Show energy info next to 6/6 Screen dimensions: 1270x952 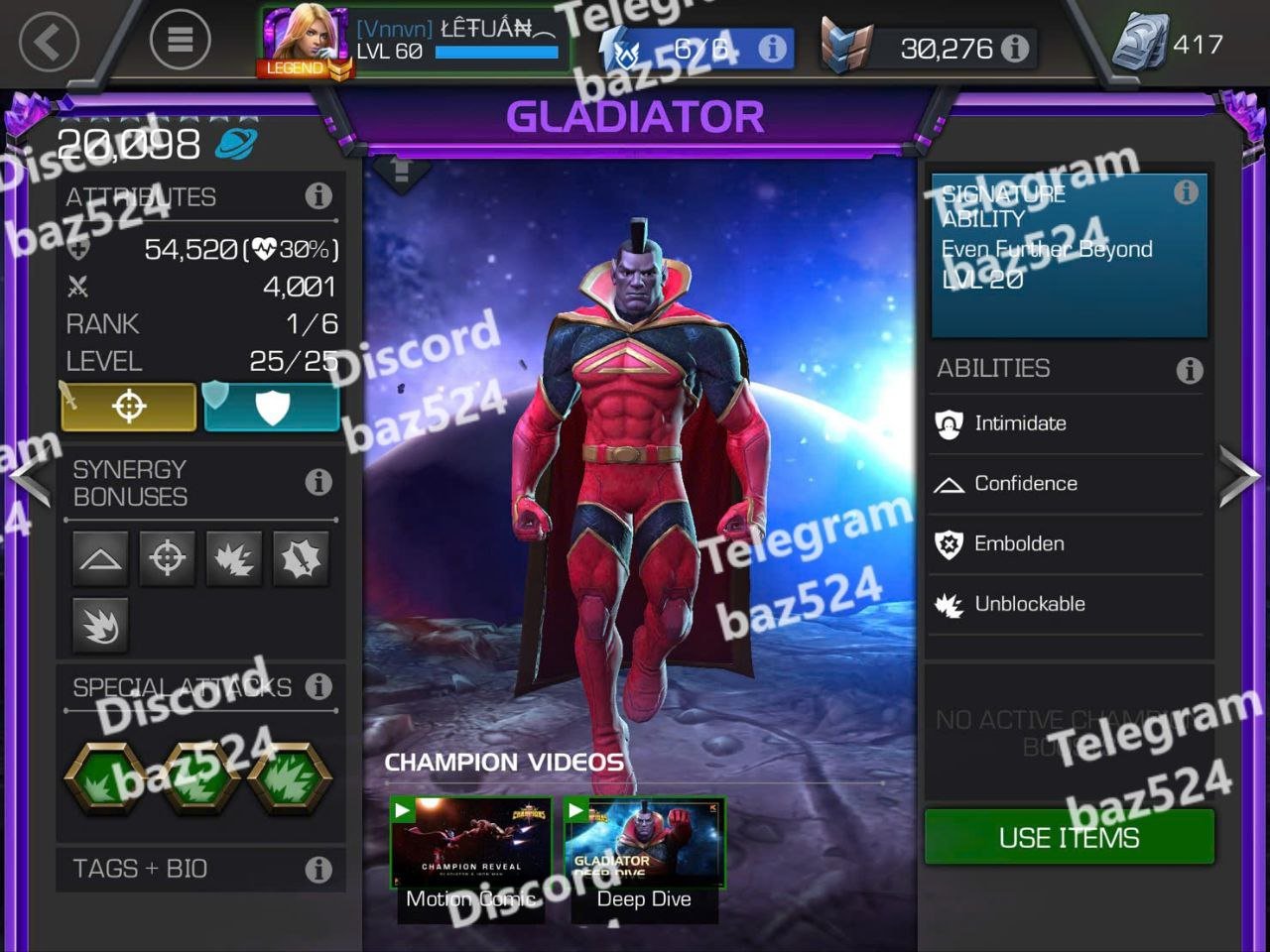(772, 48)
